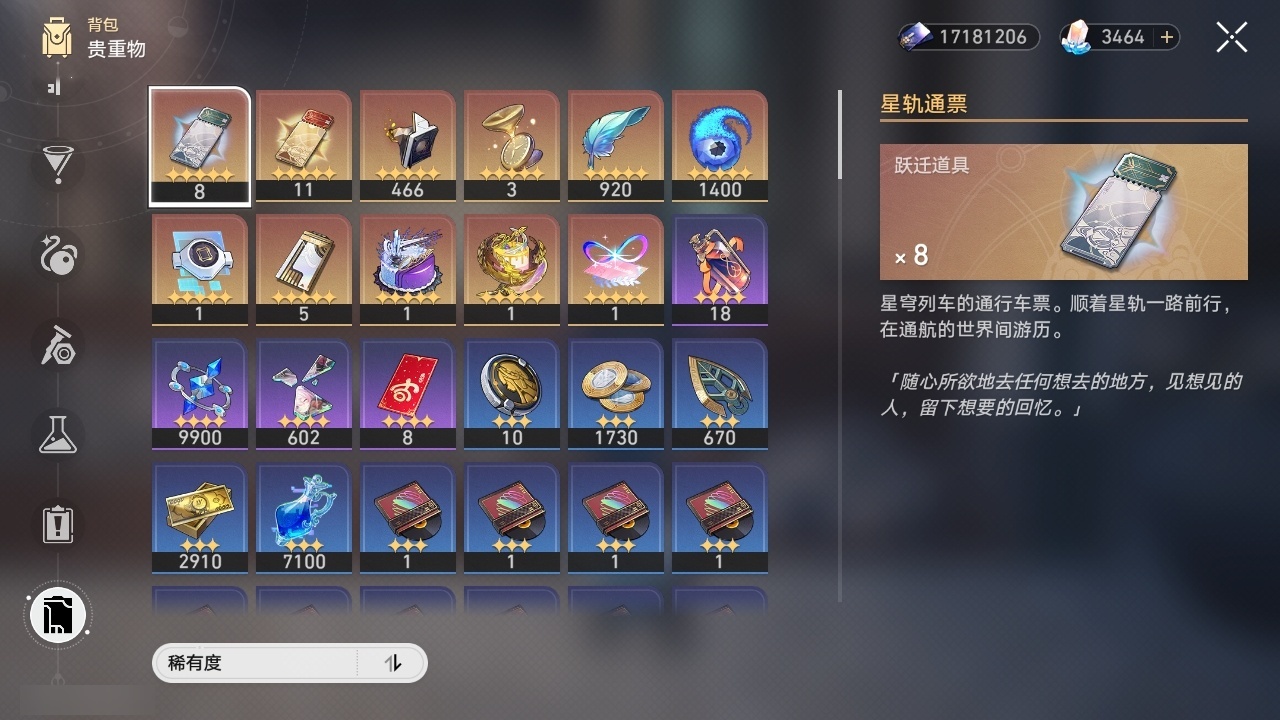1280x720 pixels.
Task: Click the stellar jade crystal icon next to 3464
Action: [1078, 37]
